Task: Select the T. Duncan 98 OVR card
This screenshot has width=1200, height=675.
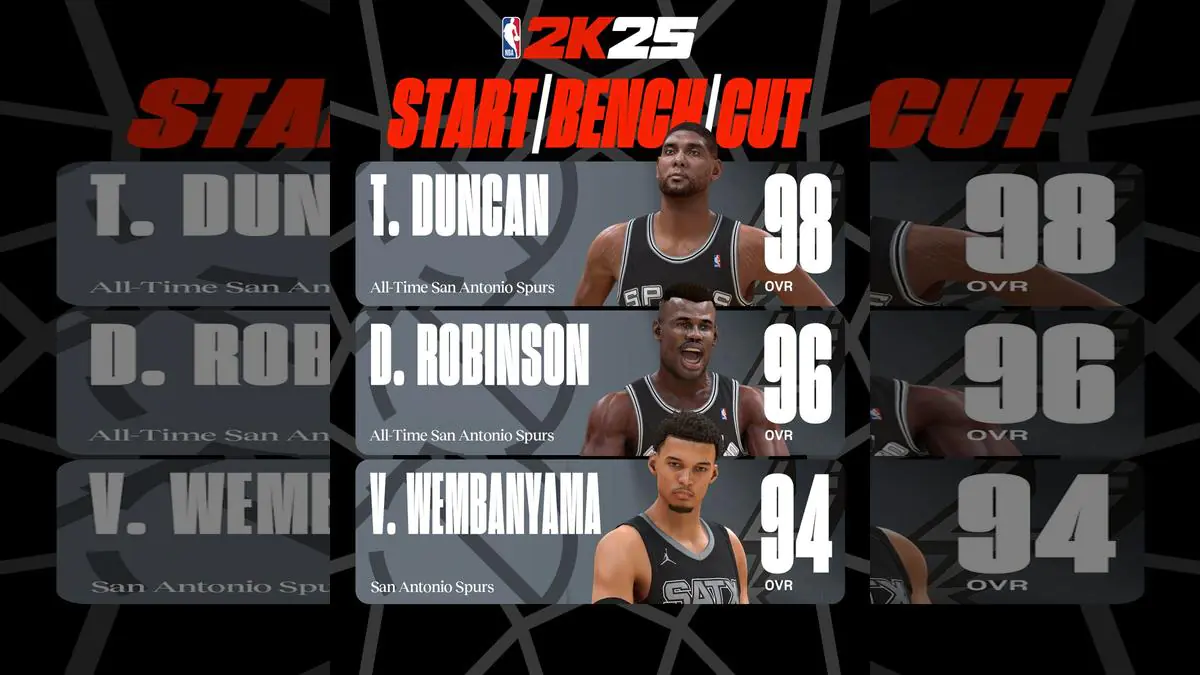Action: pyautogui.click(x=598, y=234)
